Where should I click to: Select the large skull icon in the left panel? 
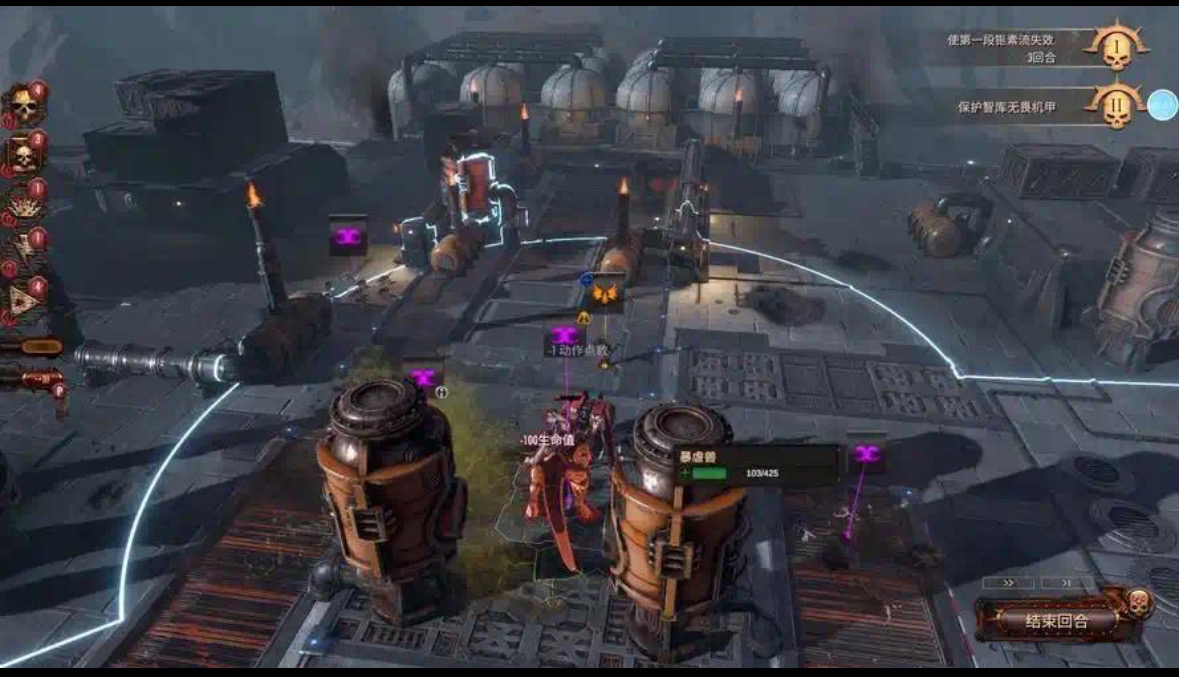(x=23, y=106)
